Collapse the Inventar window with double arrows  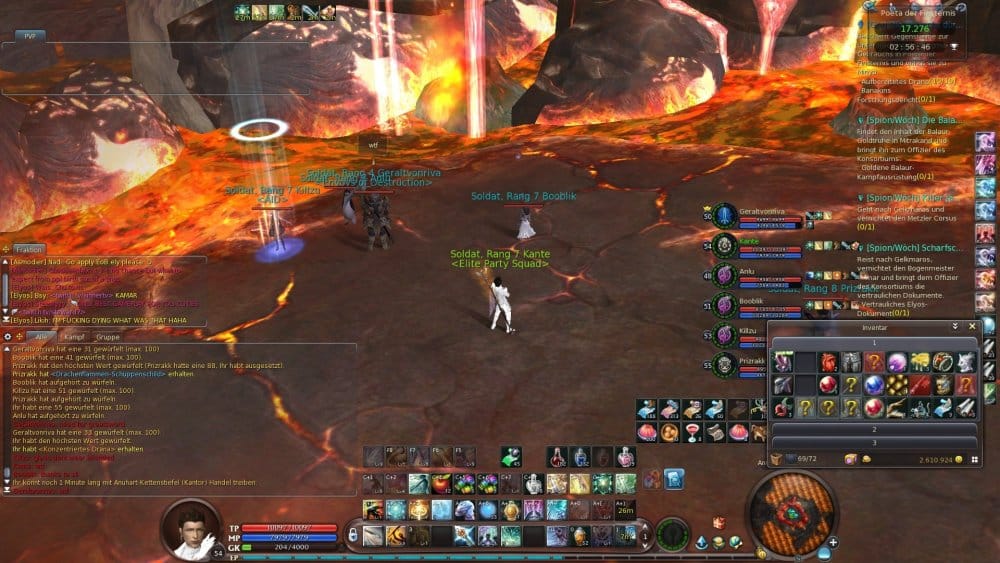pyautogui.click(x=955, y=326)
